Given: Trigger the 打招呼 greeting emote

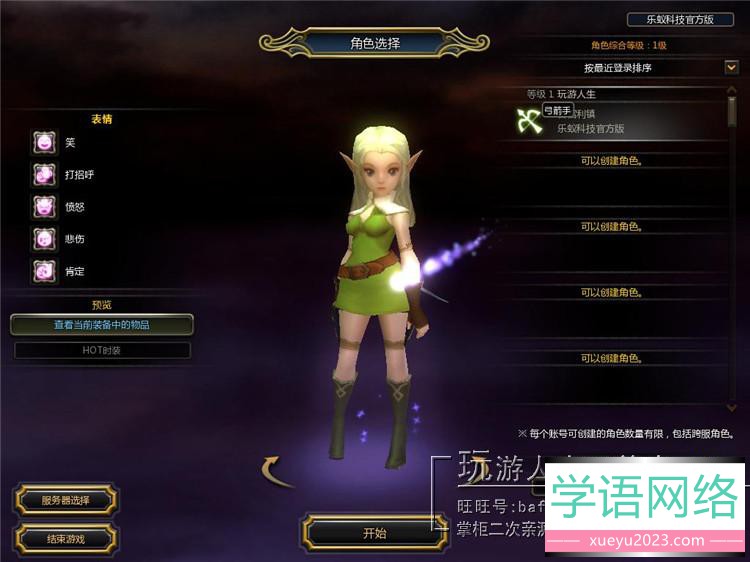Looking at the screenshot, I should pyautogui.click(x=44, y=175).
